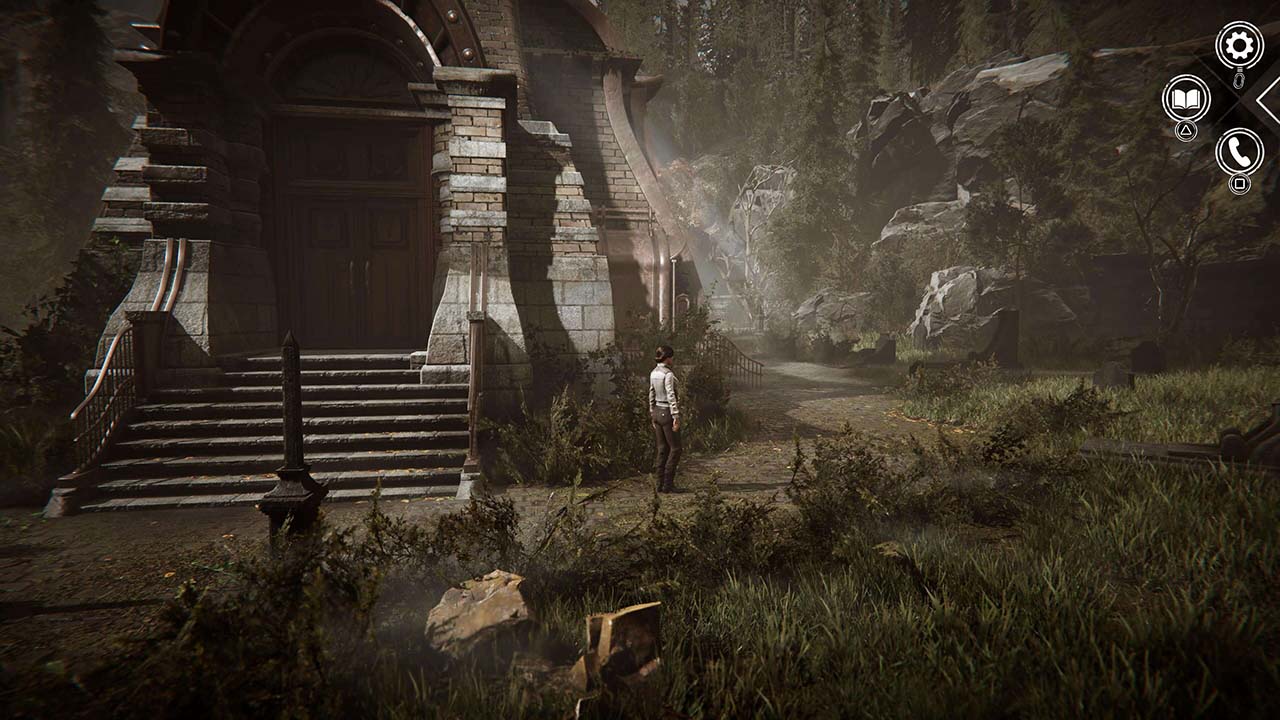Click the square button prompt below the phone
This screenshot has height=720, width=1280.
point(1239,184)
